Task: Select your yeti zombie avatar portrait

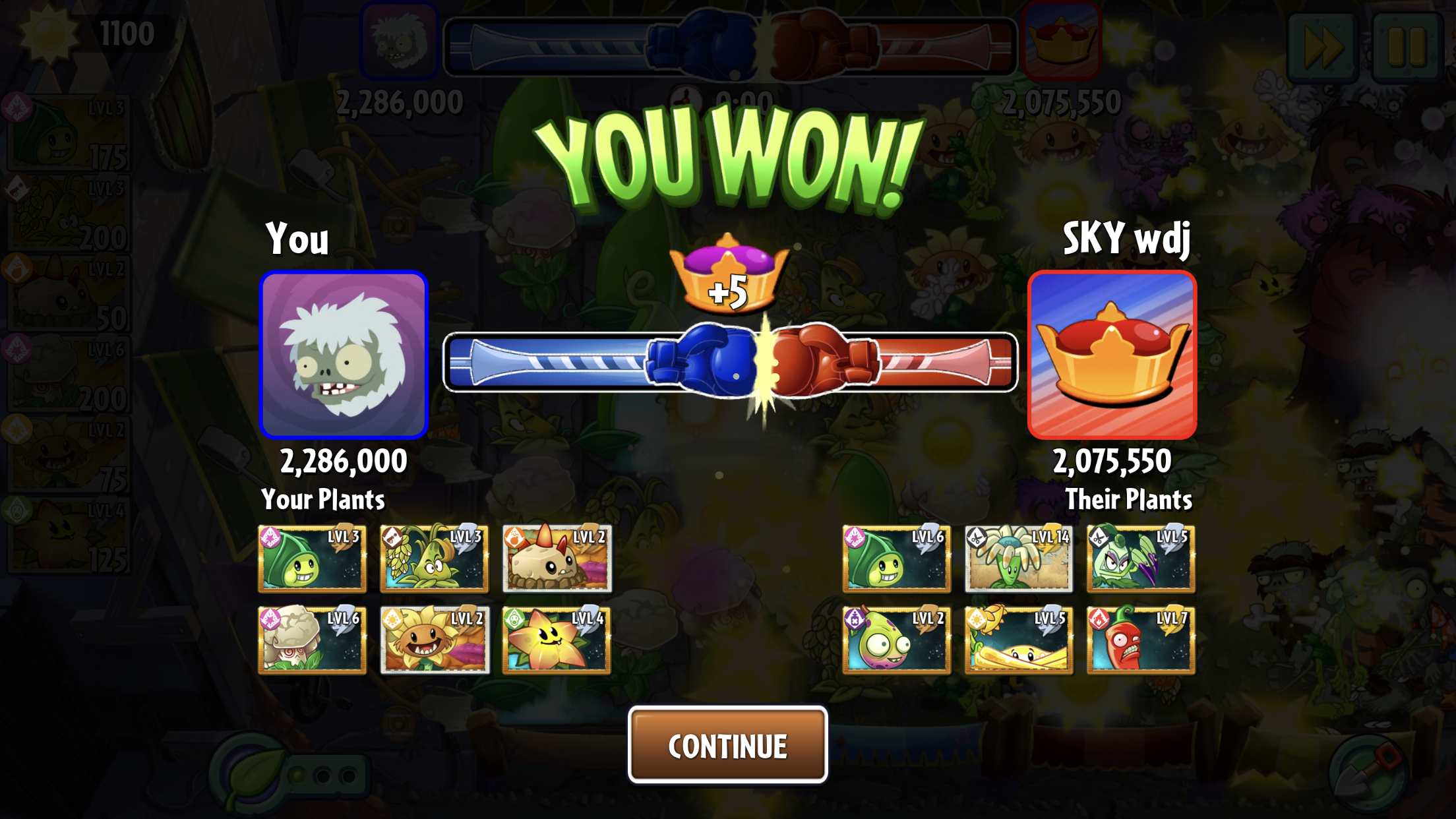Action: [x=344, y=355]
